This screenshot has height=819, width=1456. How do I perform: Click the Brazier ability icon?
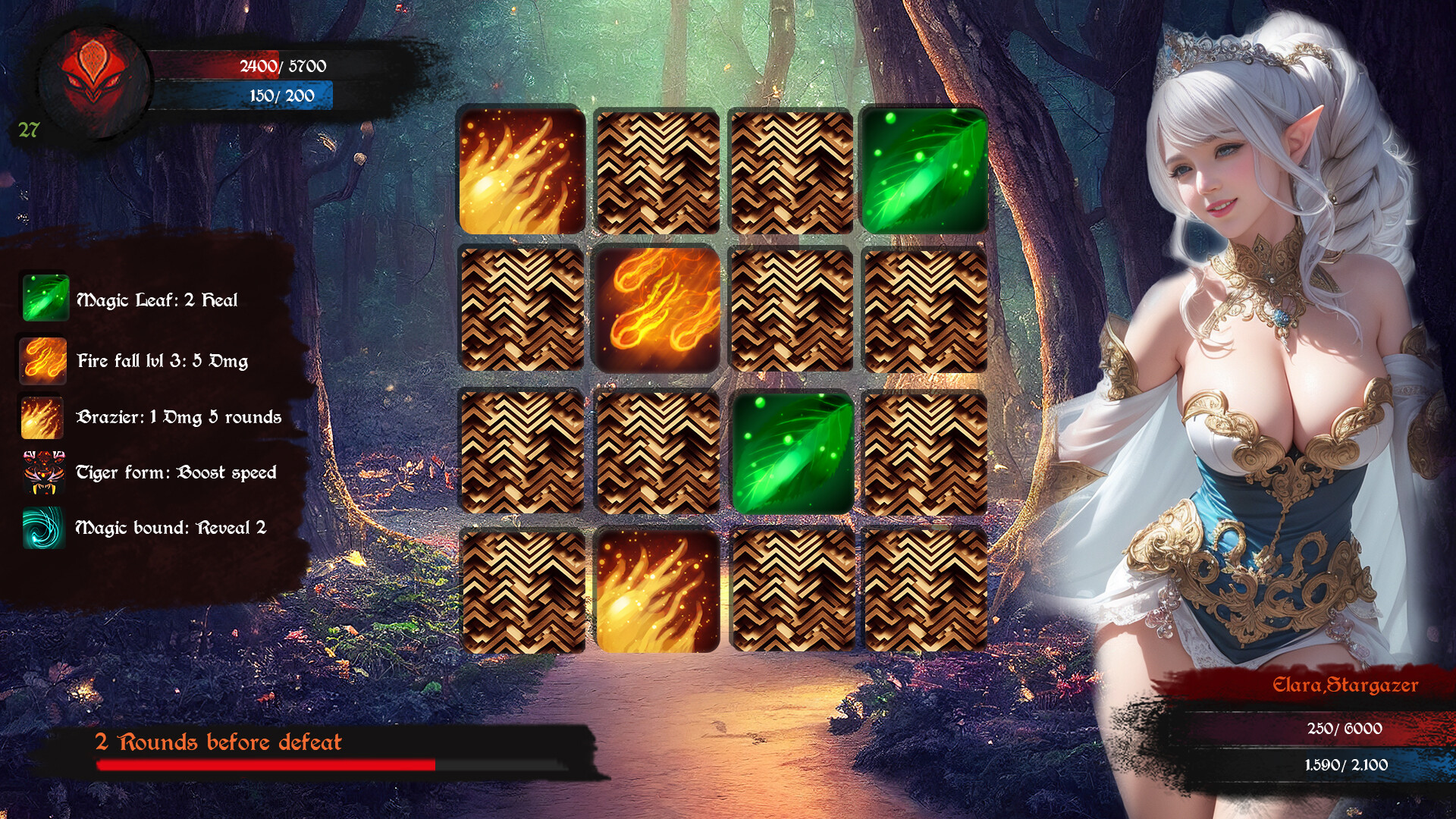pos(43,416)
